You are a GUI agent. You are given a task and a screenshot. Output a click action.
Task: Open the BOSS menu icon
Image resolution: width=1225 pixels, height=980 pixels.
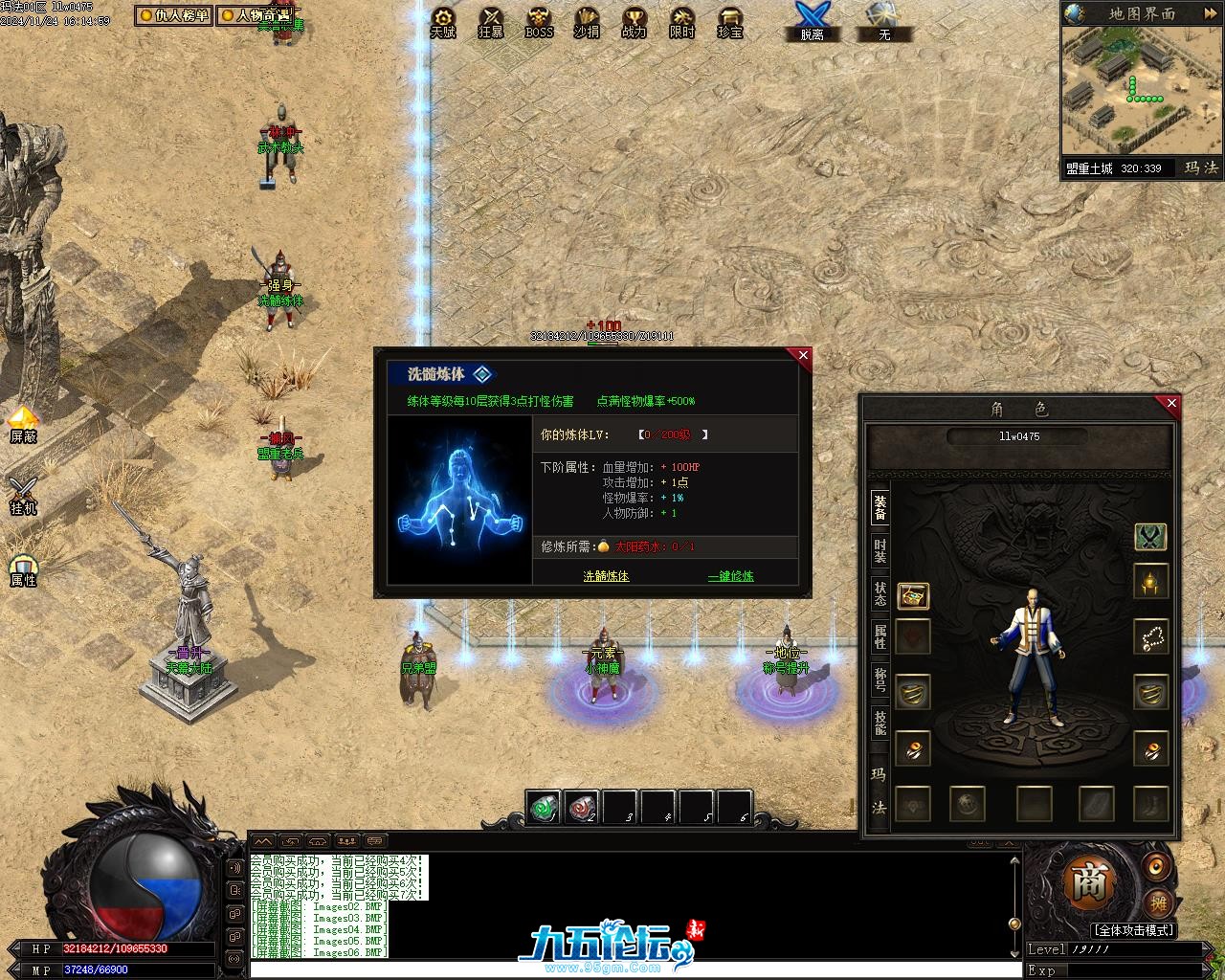tap(539, 22)
